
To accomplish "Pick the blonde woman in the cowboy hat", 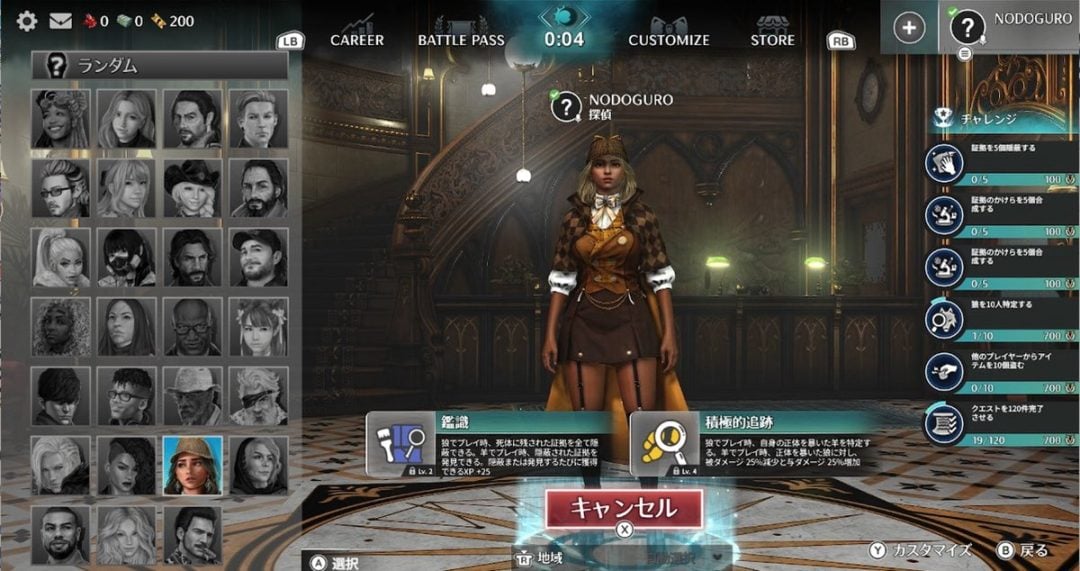I will [192, 188].
